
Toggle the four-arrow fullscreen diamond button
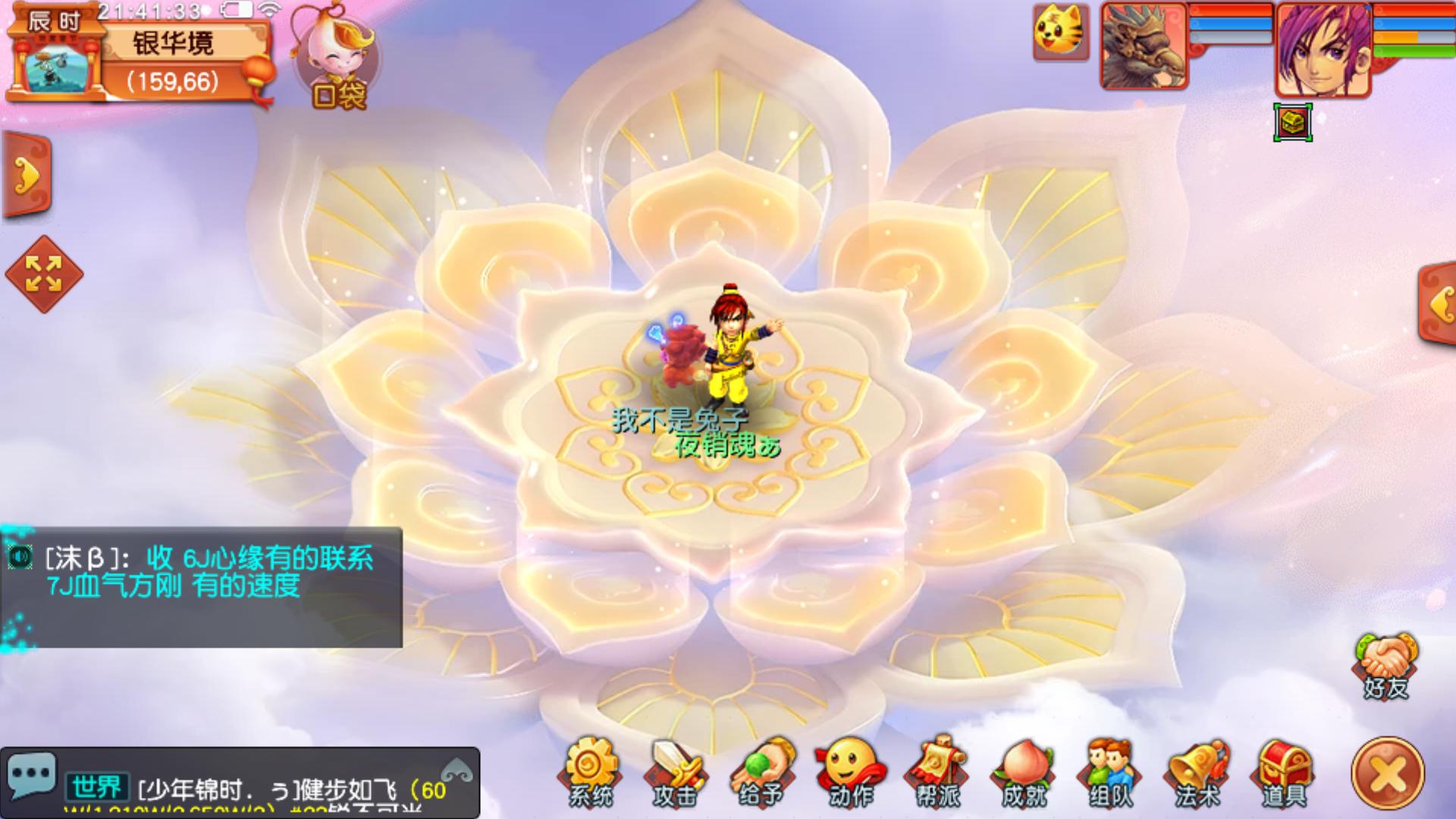click(44, 274)
